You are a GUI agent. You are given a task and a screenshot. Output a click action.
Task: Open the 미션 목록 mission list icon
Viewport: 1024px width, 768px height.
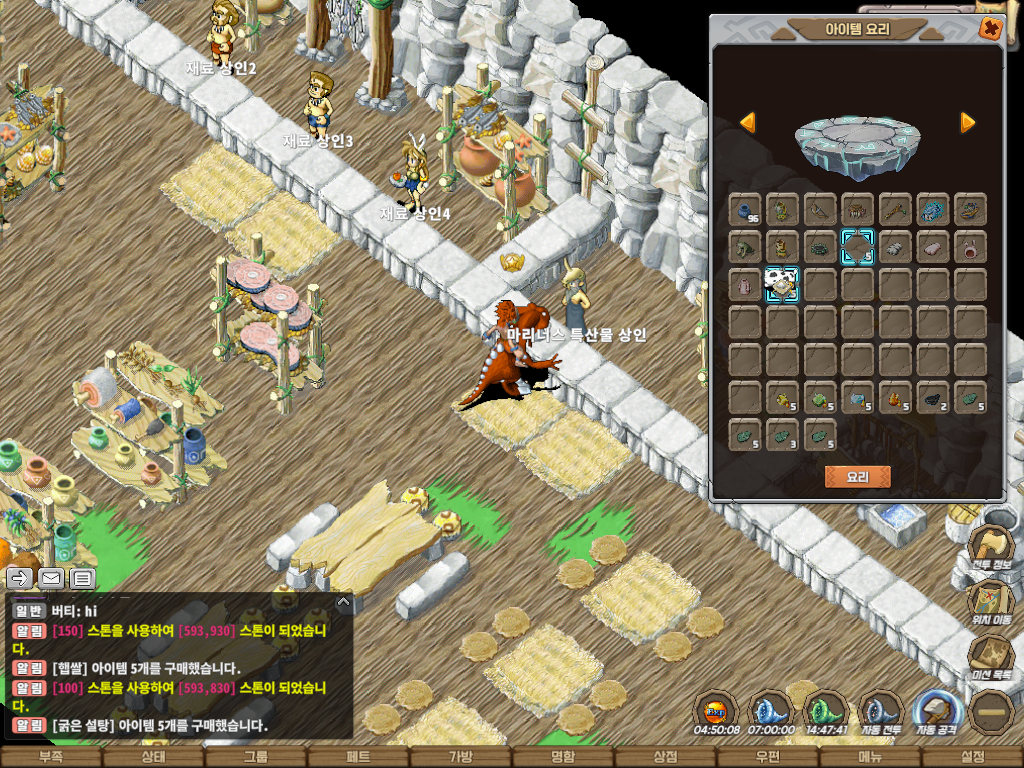[x=990, y=655]
